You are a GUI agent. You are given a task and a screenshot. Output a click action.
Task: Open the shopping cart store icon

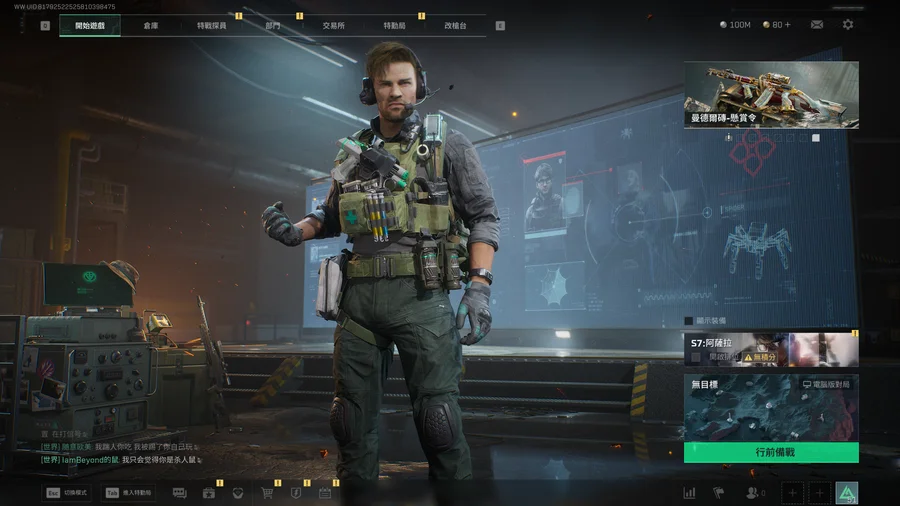tap(267, 493)
